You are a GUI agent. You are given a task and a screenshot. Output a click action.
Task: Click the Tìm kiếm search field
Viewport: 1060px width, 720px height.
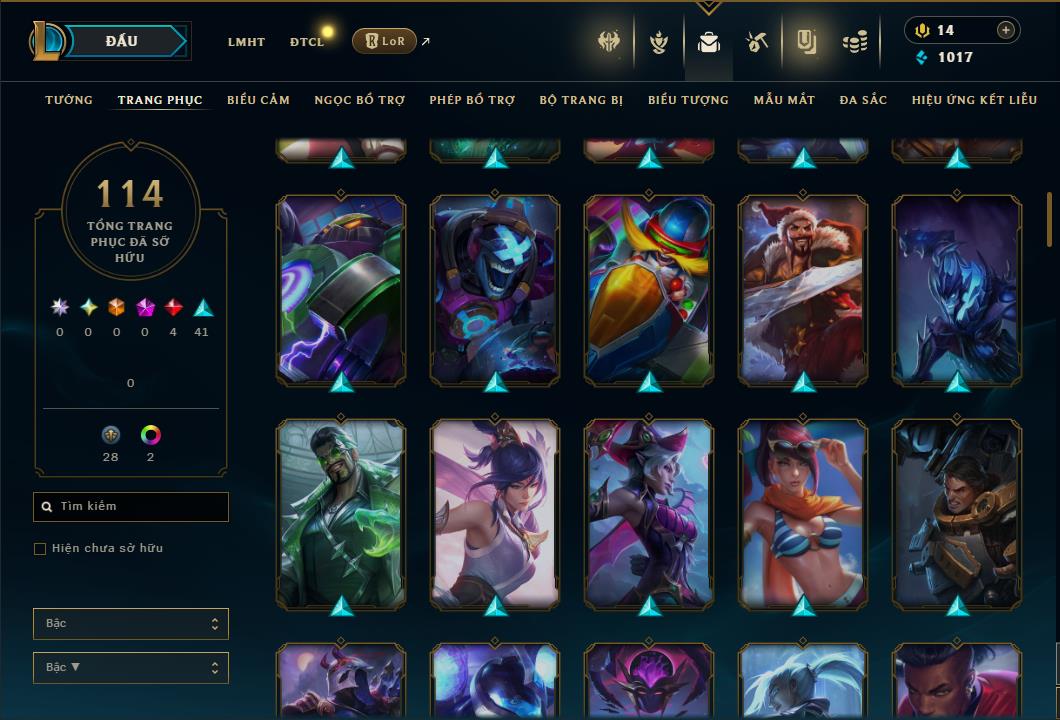pos(131,507)
